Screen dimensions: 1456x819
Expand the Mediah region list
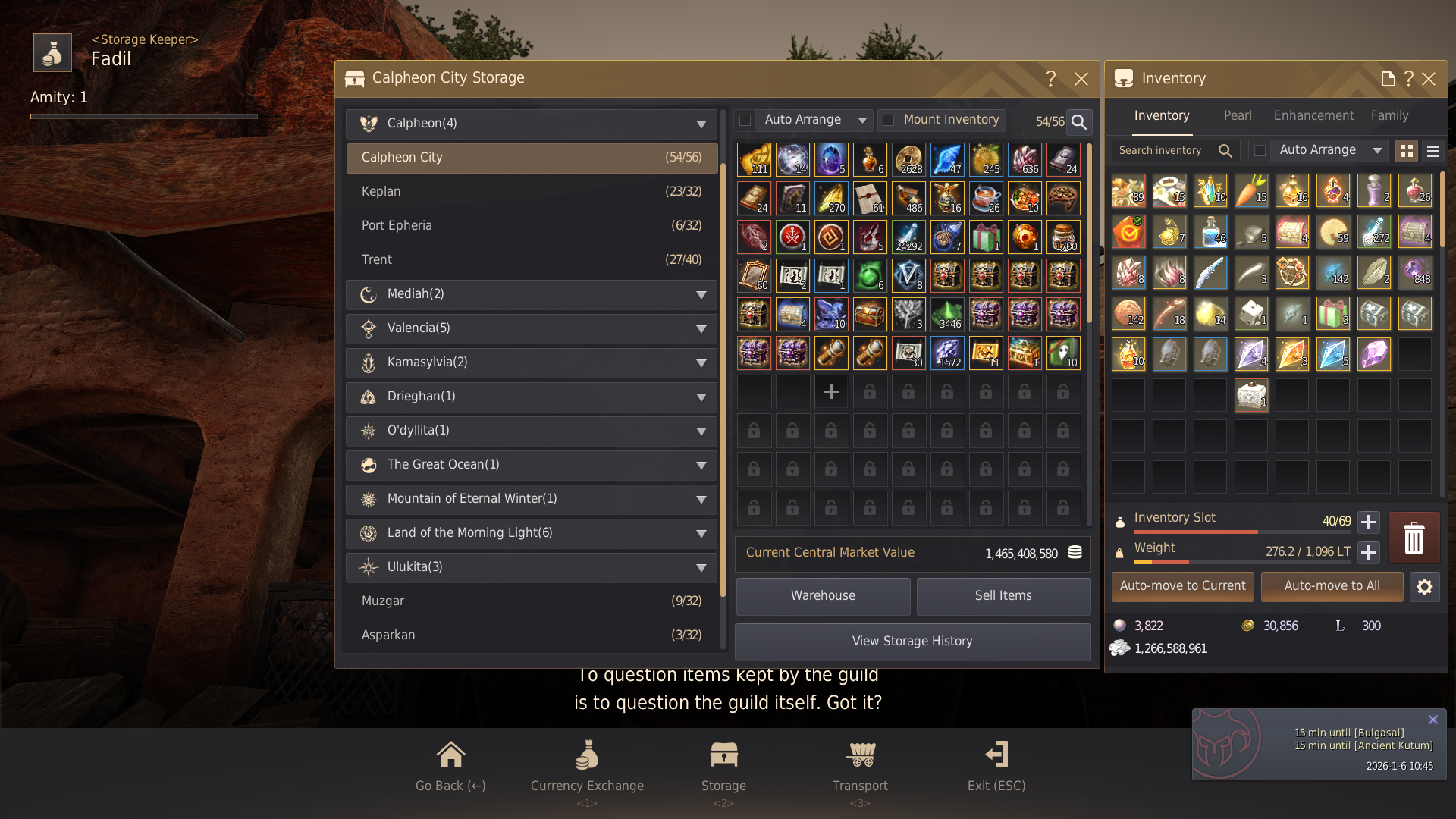699,295
